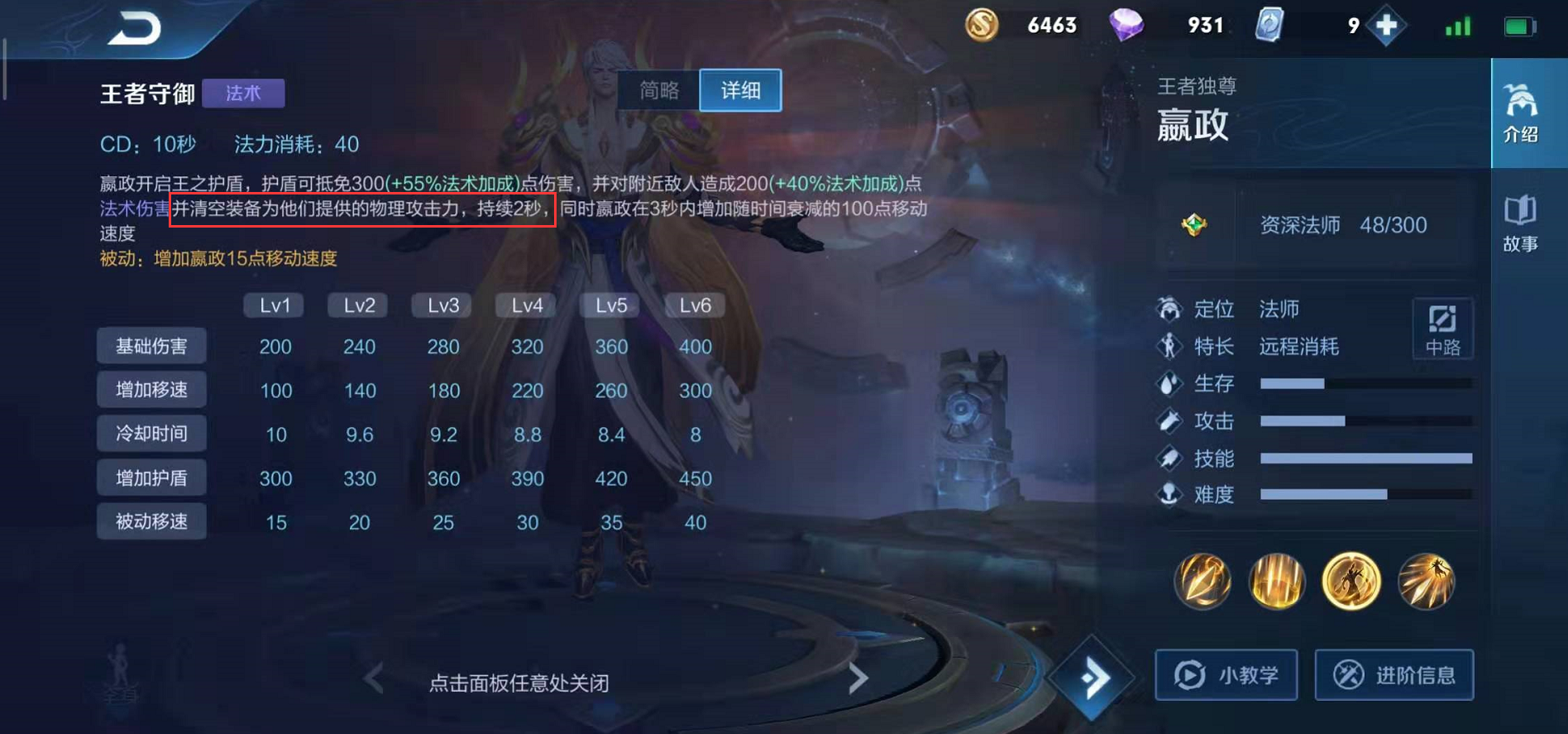Open the 小教学 tutorial button
The width and height of the screenshot is (1568, 734).
[x=1226, y=675]
